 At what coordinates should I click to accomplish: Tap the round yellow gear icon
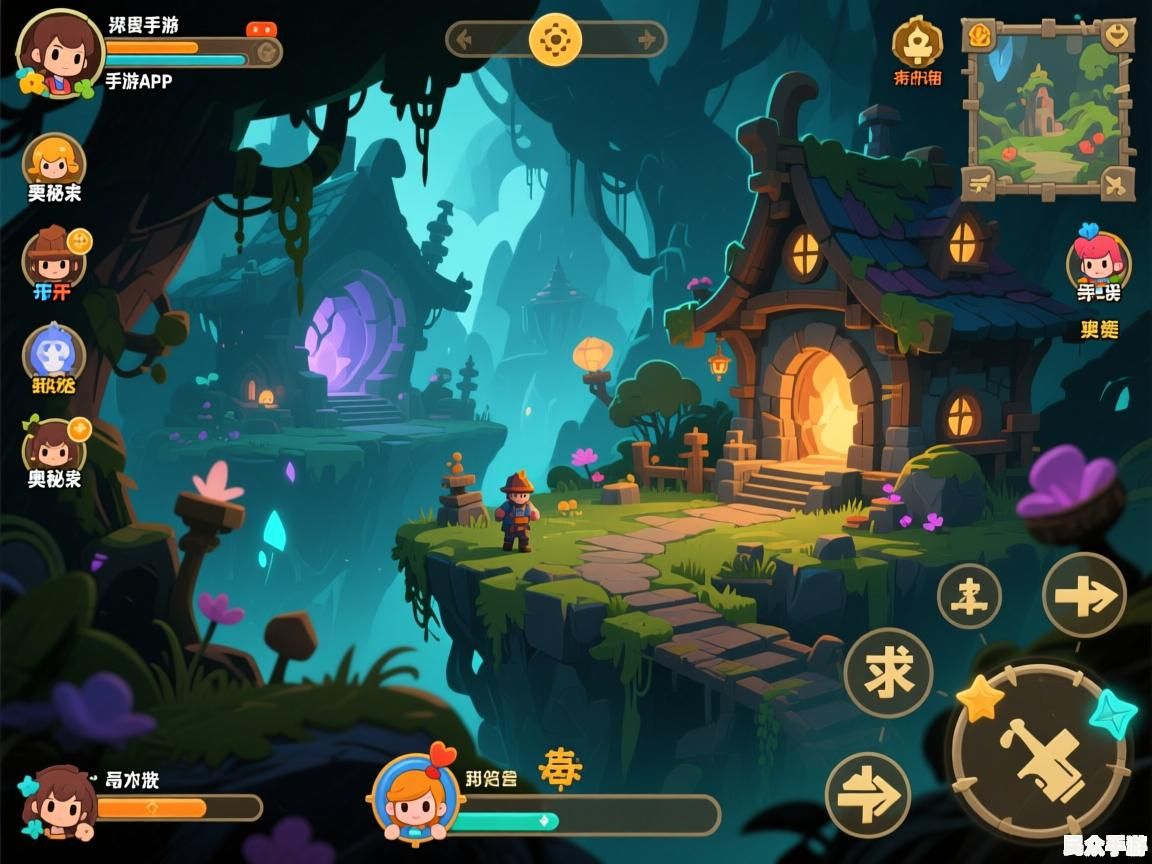tap(555, 40)
